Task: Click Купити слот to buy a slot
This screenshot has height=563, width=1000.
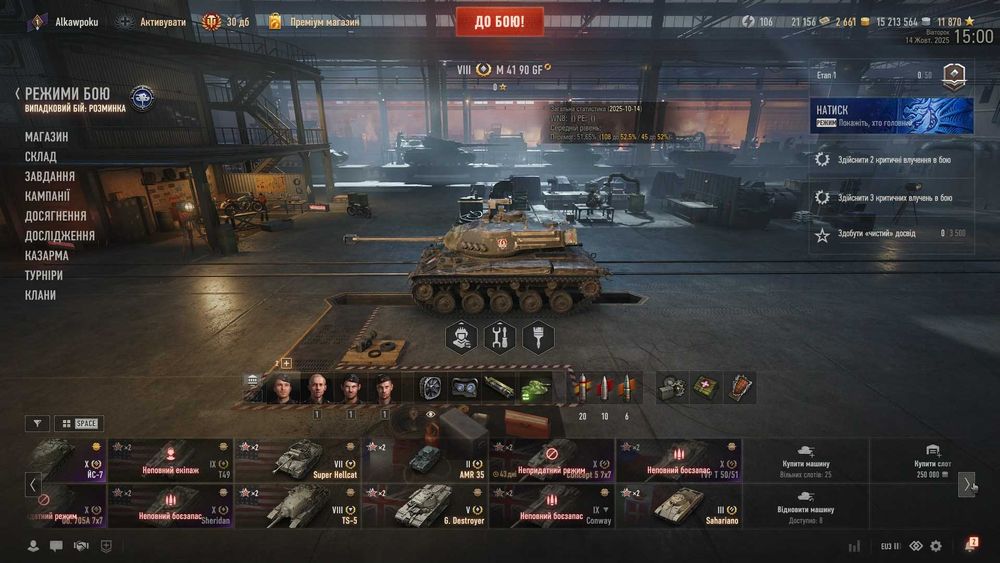Action: pos(932,461)
